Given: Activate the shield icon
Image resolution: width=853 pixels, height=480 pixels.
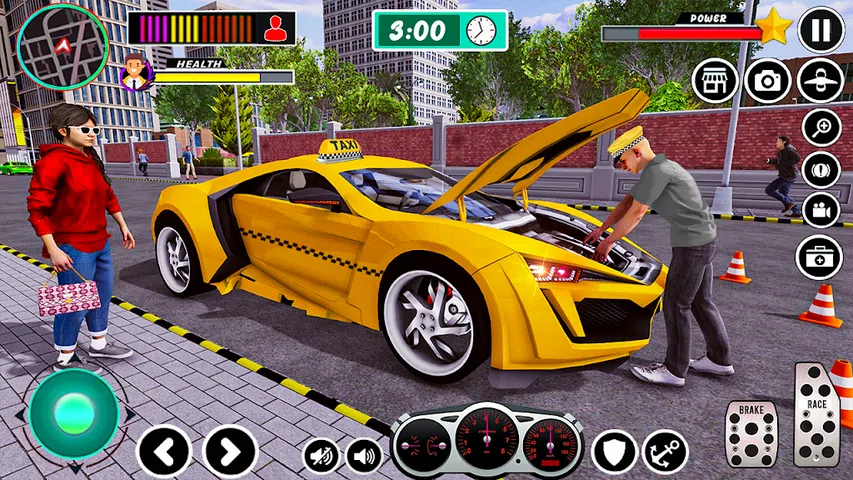Looking at the screenshot, I should [x=614, y=452].
